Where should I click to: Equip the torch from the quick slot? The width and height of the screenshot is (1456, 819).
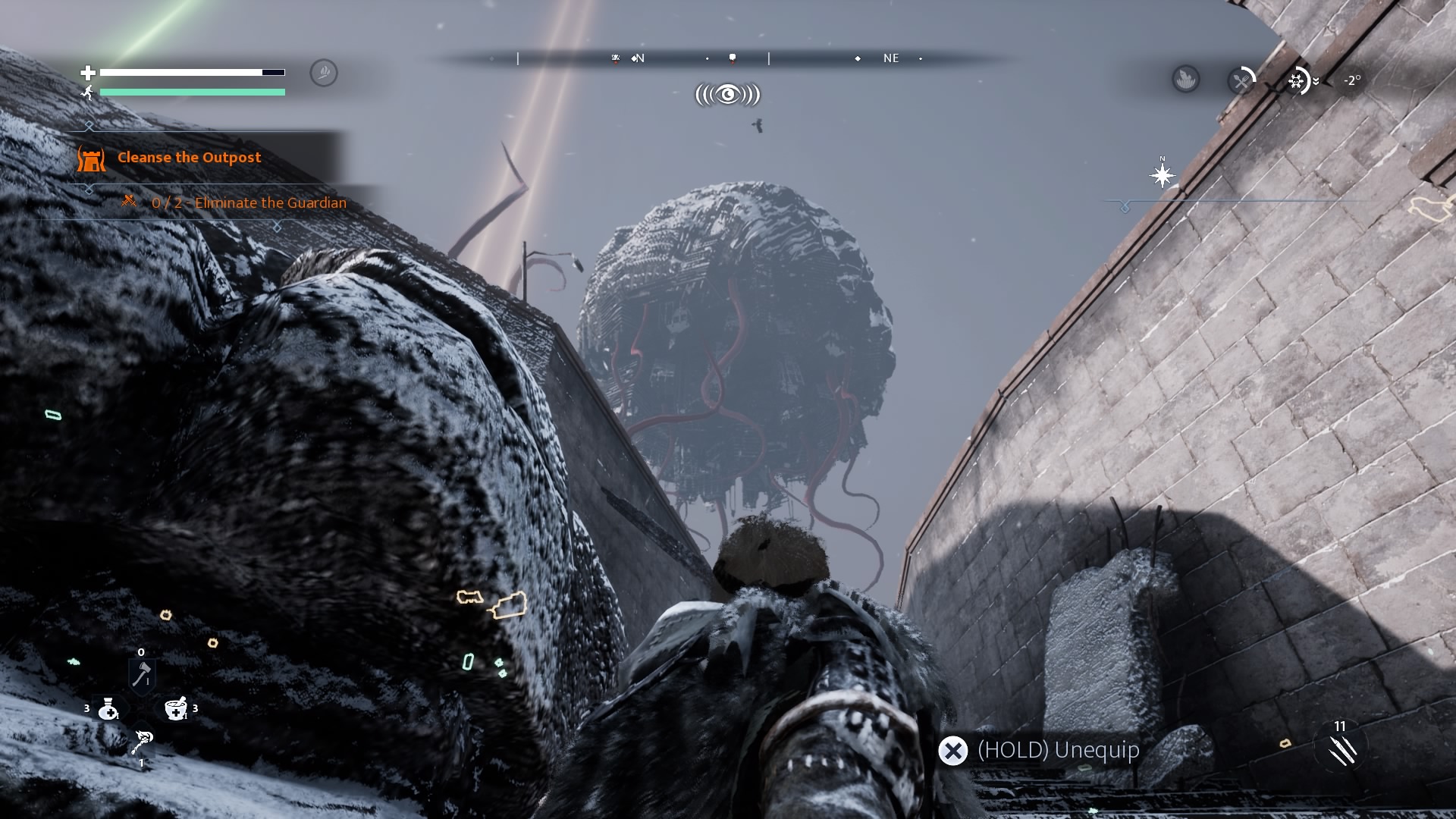142,742
